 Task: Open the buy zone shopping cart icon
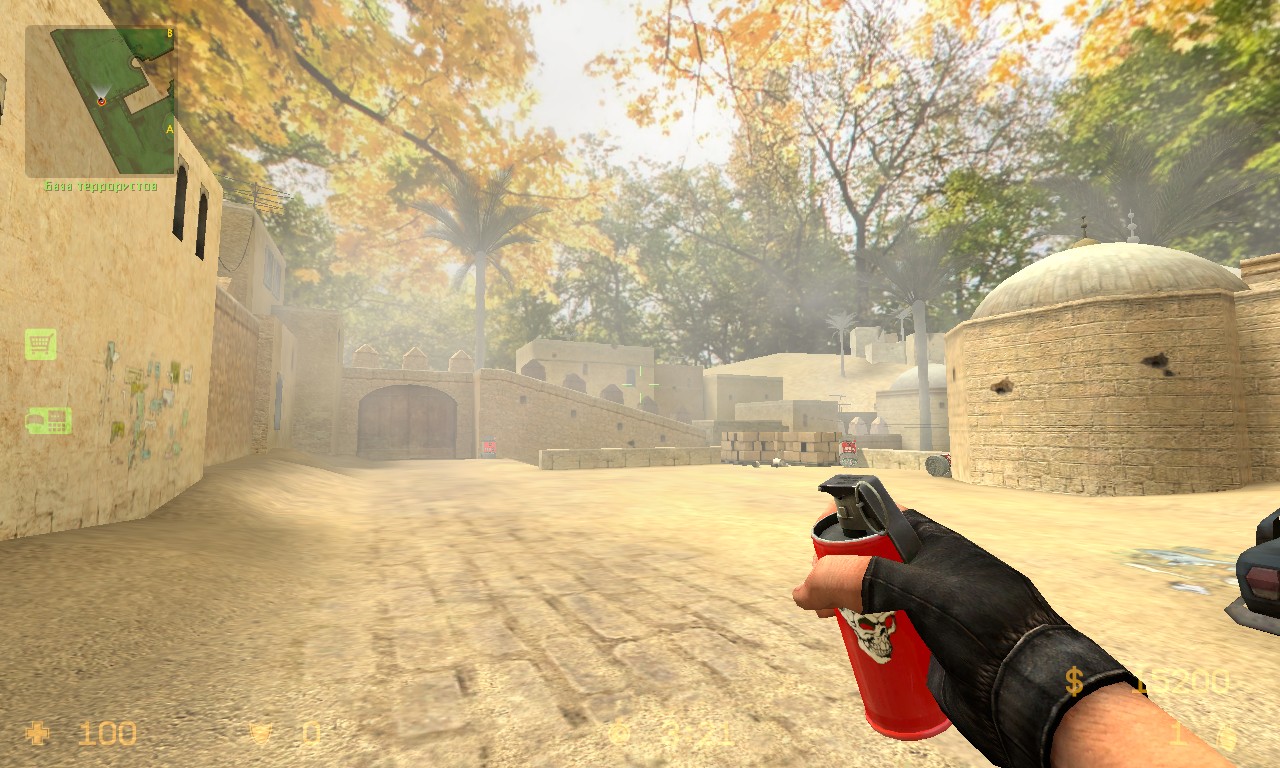point(41,345)
